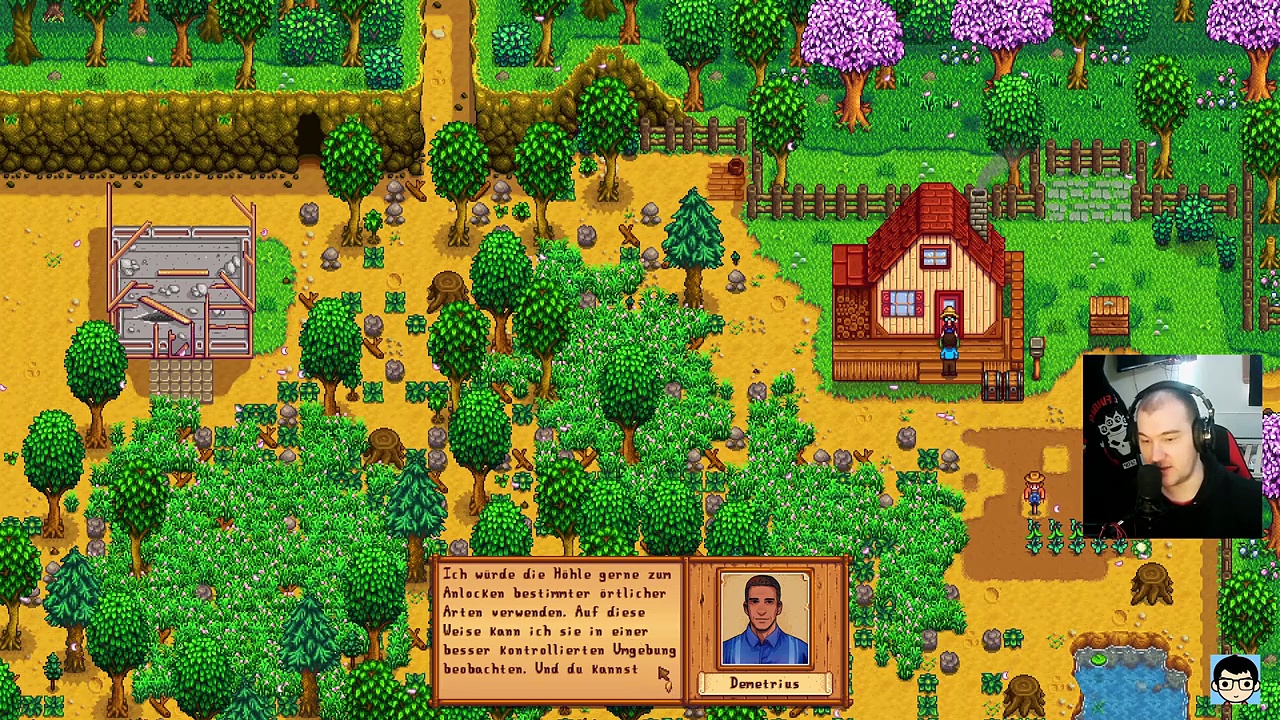
Task: Advance Demetrius's dialogue text box
Action: 559,622
